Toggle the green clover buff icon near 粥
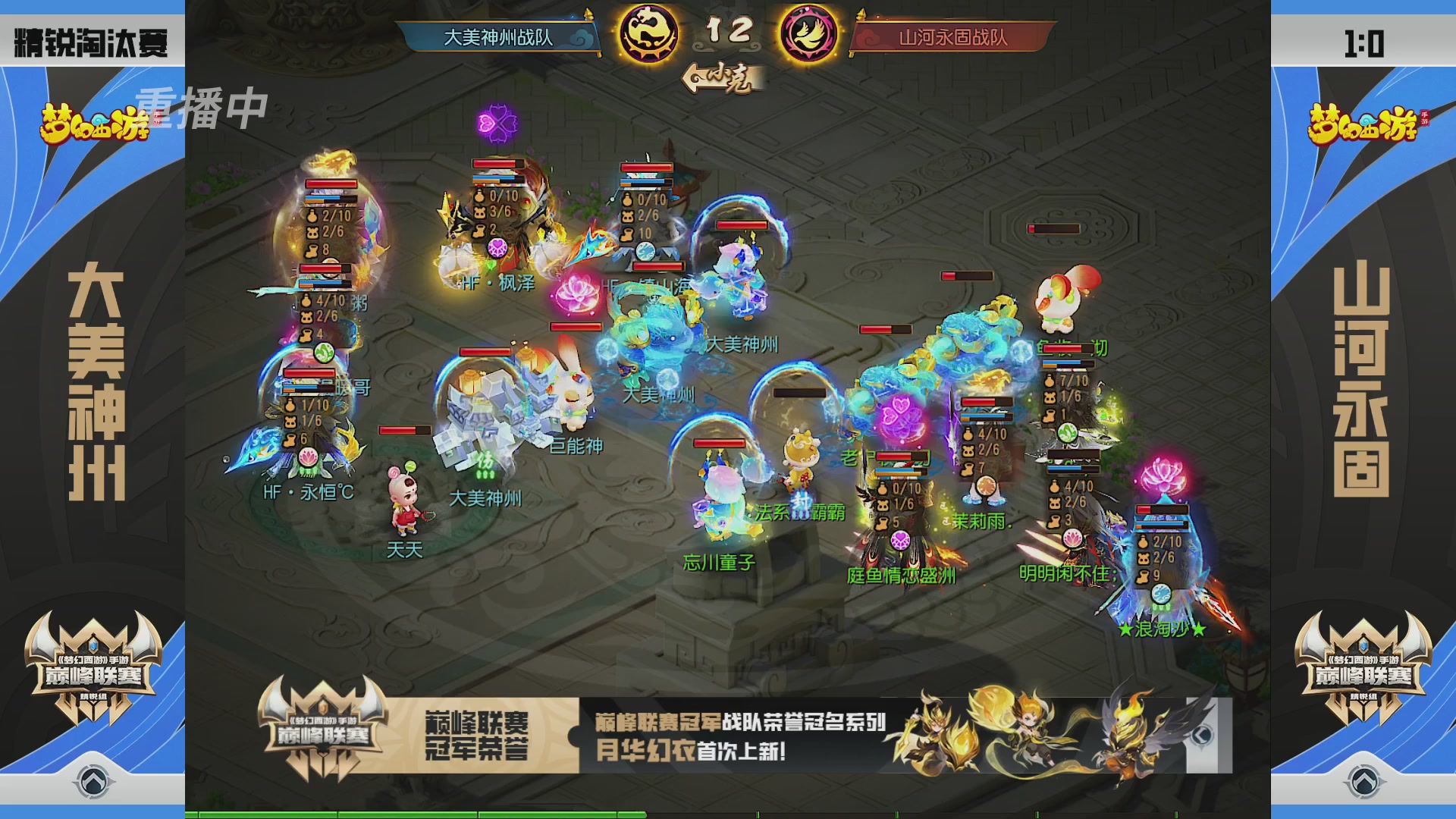Screen dimensions: 1456x819 click(x=323, y=352)
